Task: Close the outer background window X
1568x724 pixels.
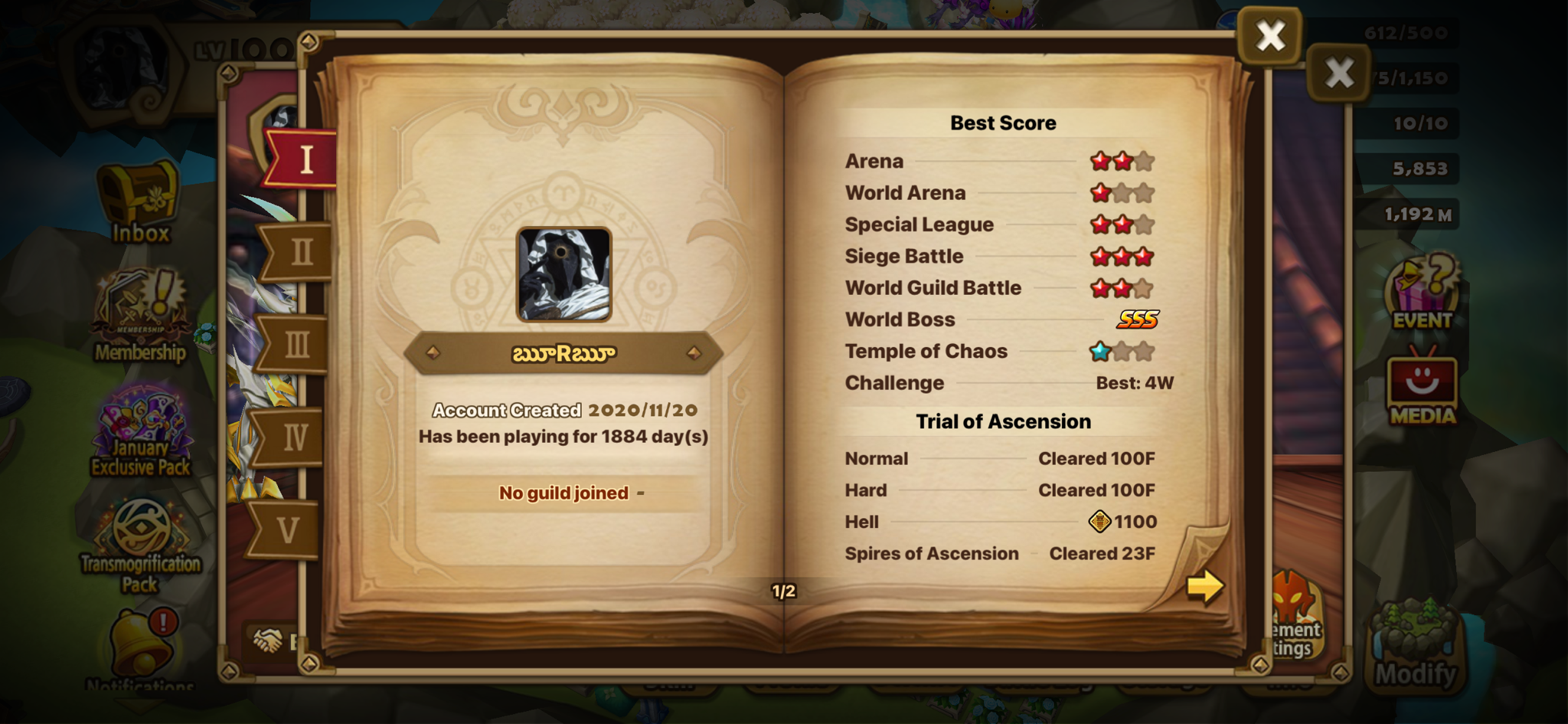Action: point(1339,74)
